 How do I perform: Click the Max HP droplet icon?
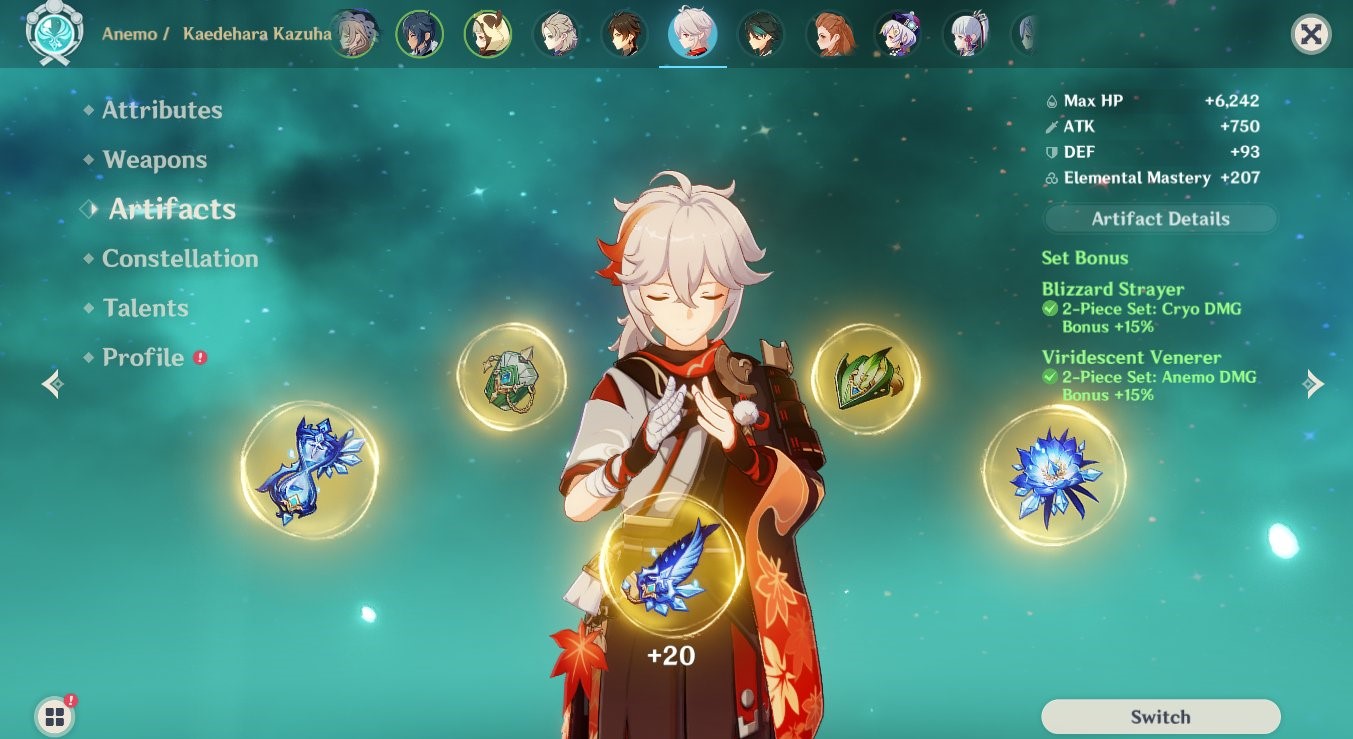click(1053, 100)
